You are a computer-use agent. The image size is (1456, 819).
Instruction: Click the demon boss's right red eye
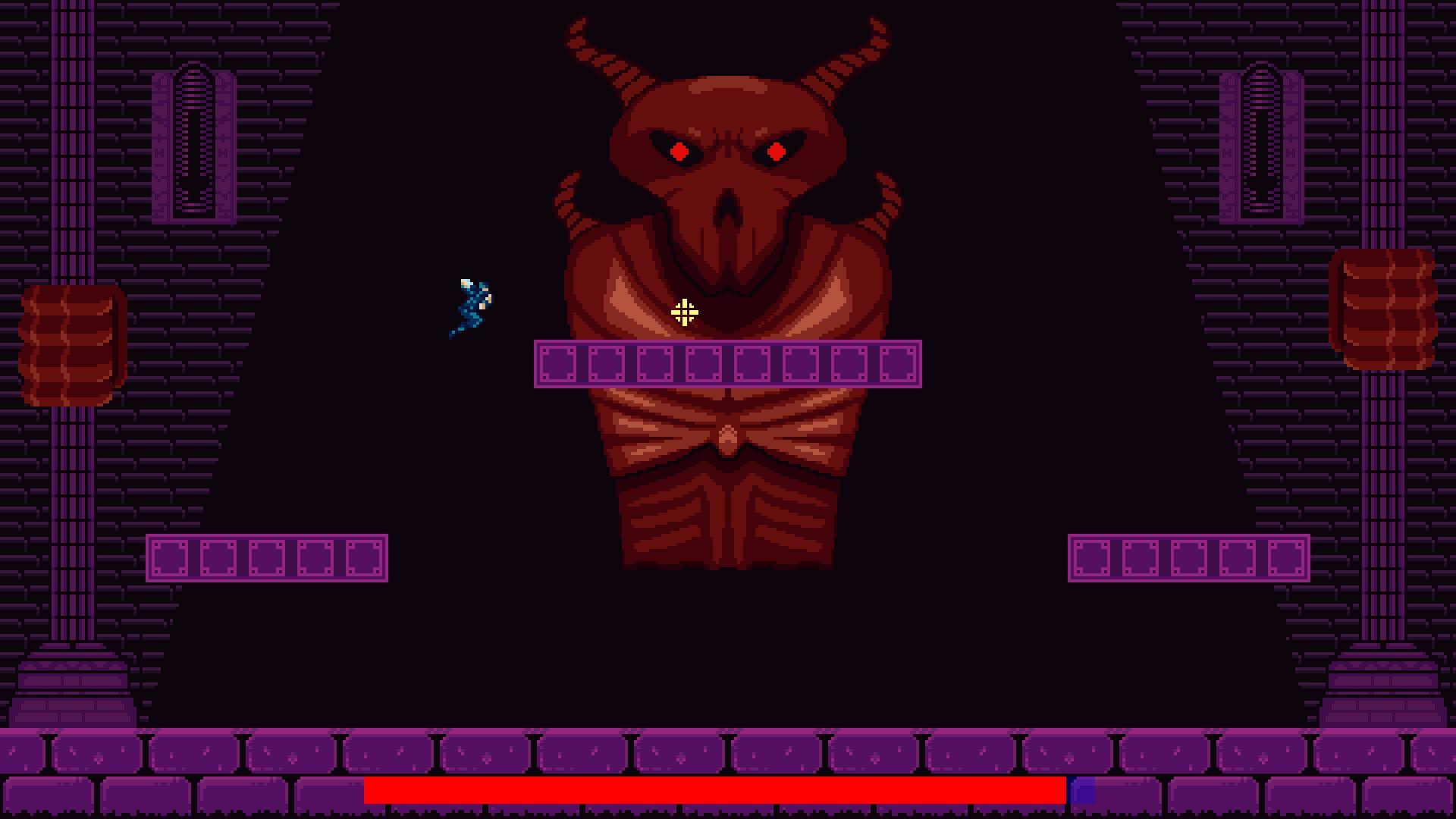coord(778,152)
